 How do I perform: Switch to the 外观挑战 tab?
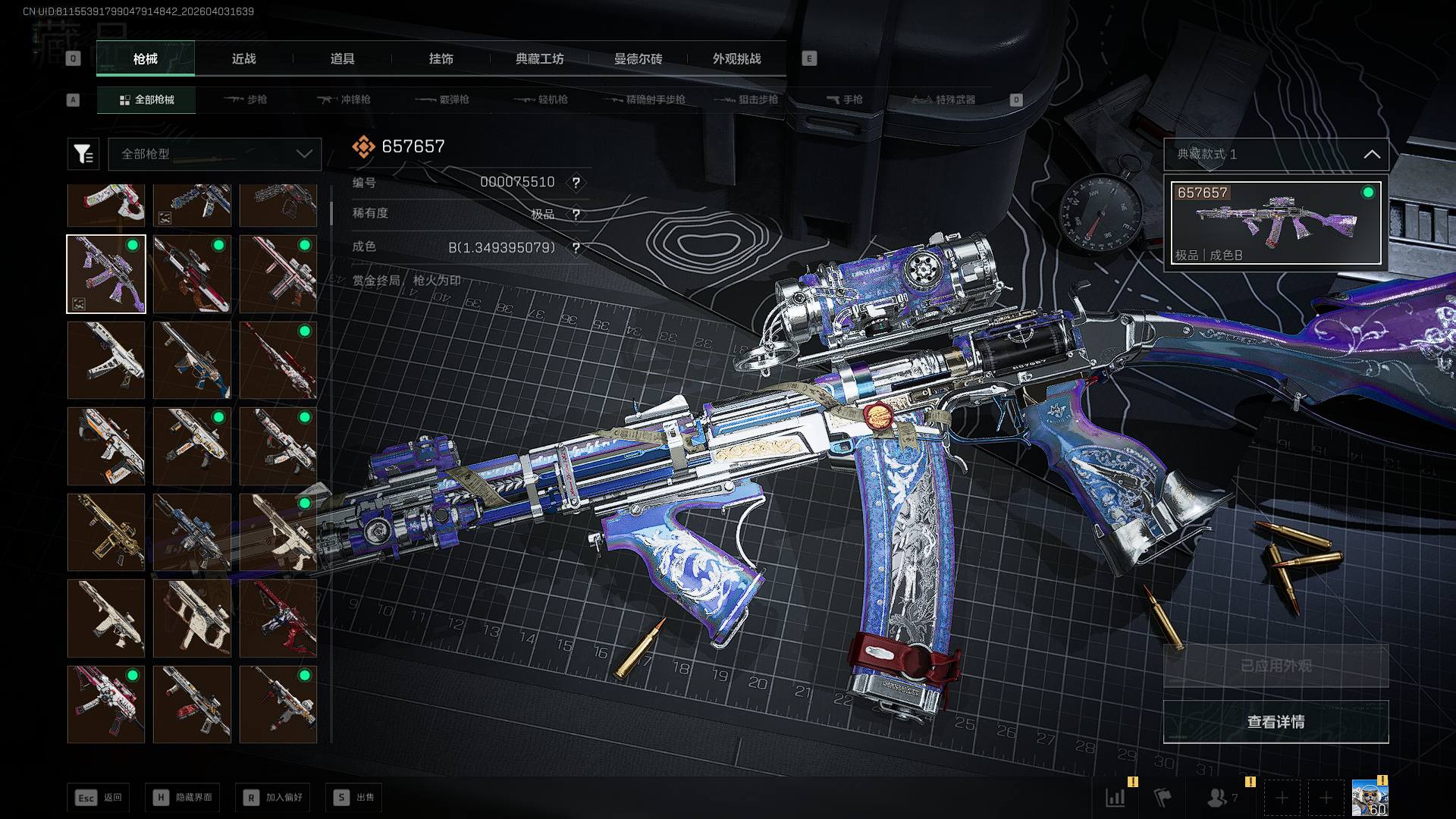[736, 58]
